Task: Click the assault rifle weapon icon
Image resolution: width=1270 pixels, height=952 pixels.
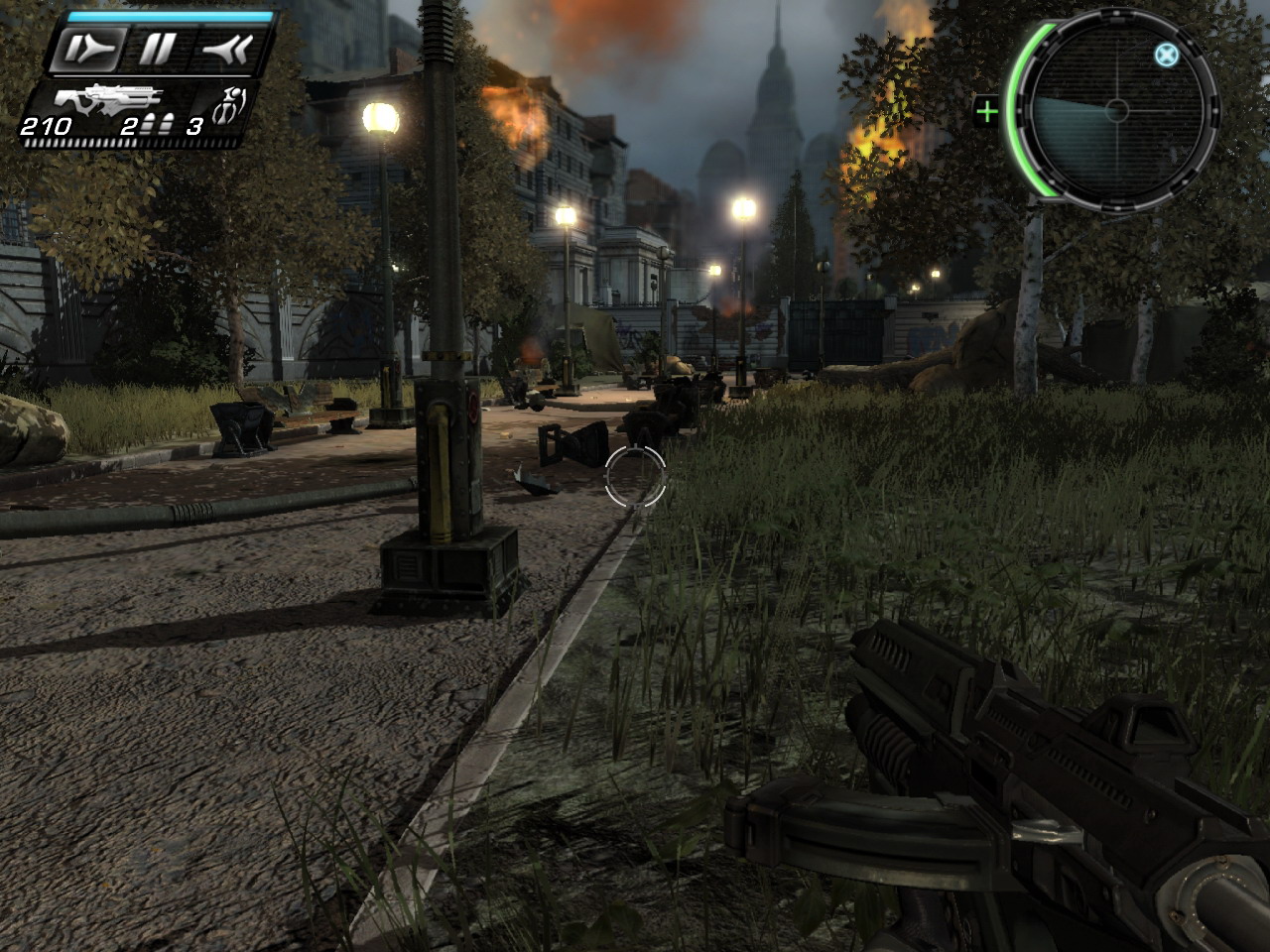Action: [x=108, y=98]
